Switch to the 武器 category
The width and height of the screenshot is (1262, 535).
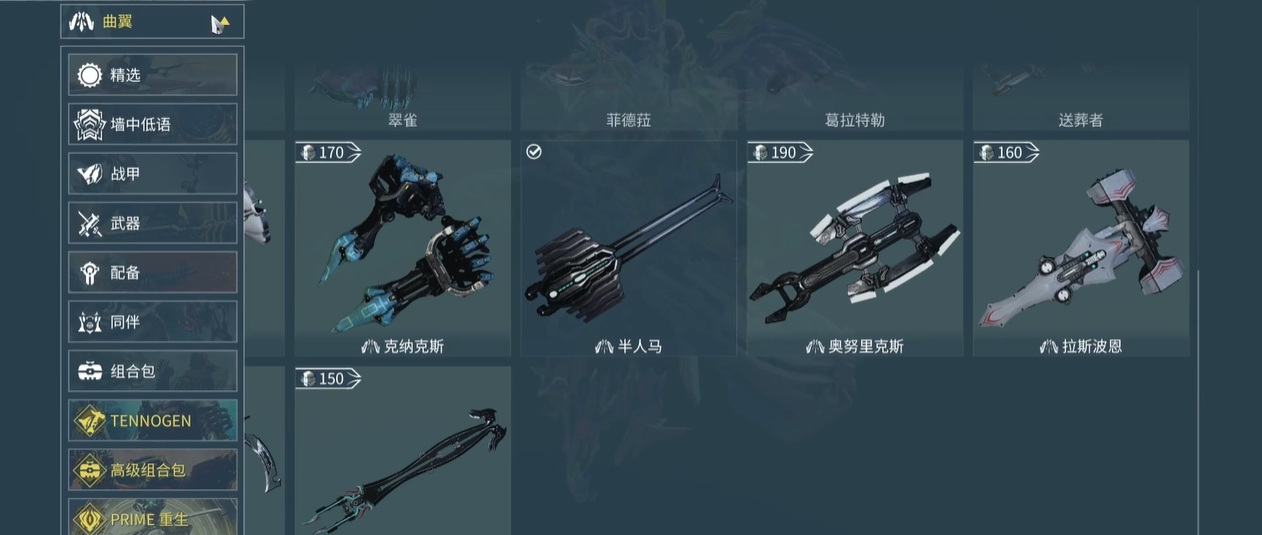click(152, 223)
